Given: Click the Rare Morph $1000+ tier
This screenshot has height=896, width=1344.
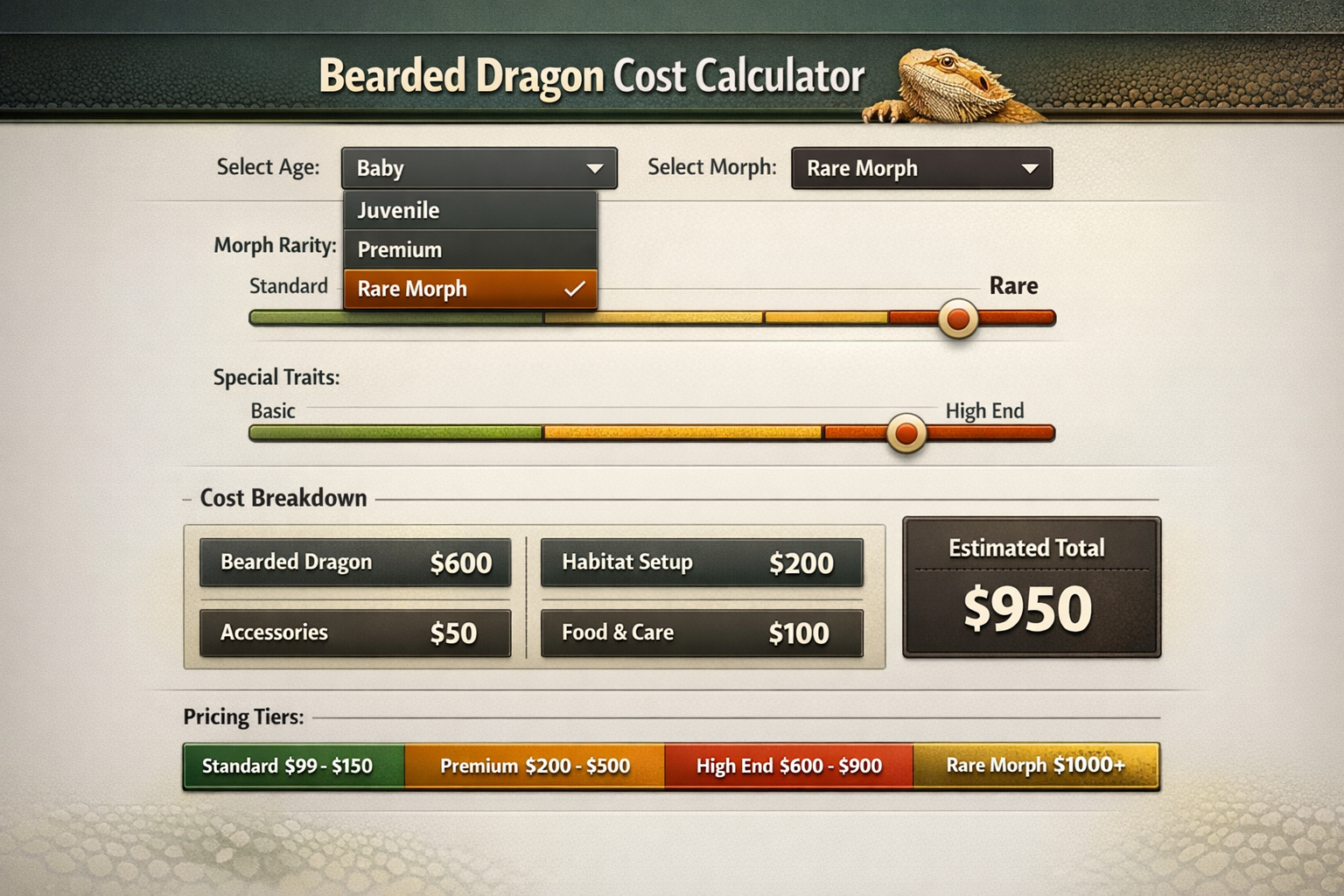Looking at the screenshot, I should [1037, 766].
